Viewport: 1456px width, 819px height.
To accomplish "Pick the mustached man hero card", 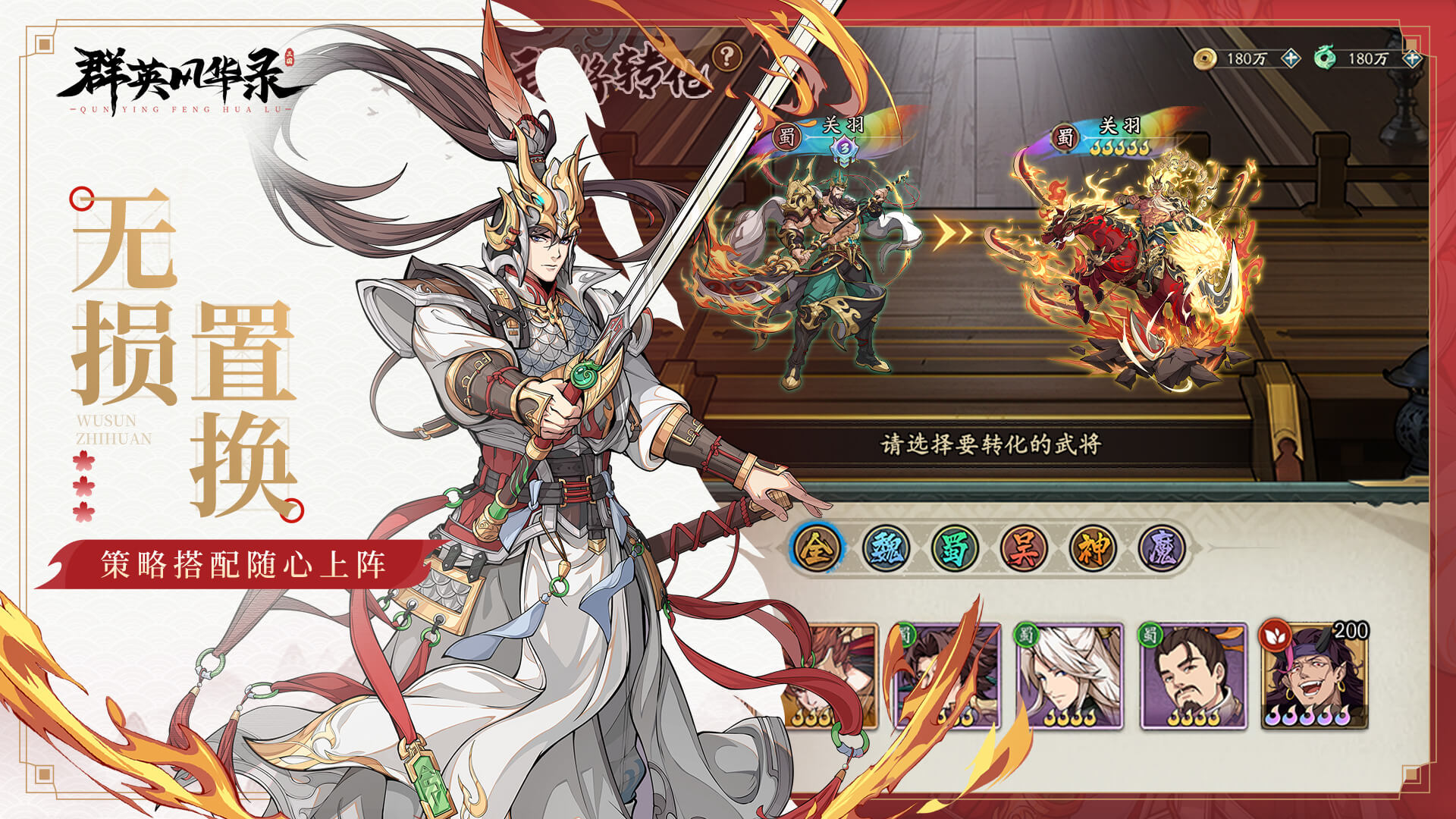I will (1194, 676).
